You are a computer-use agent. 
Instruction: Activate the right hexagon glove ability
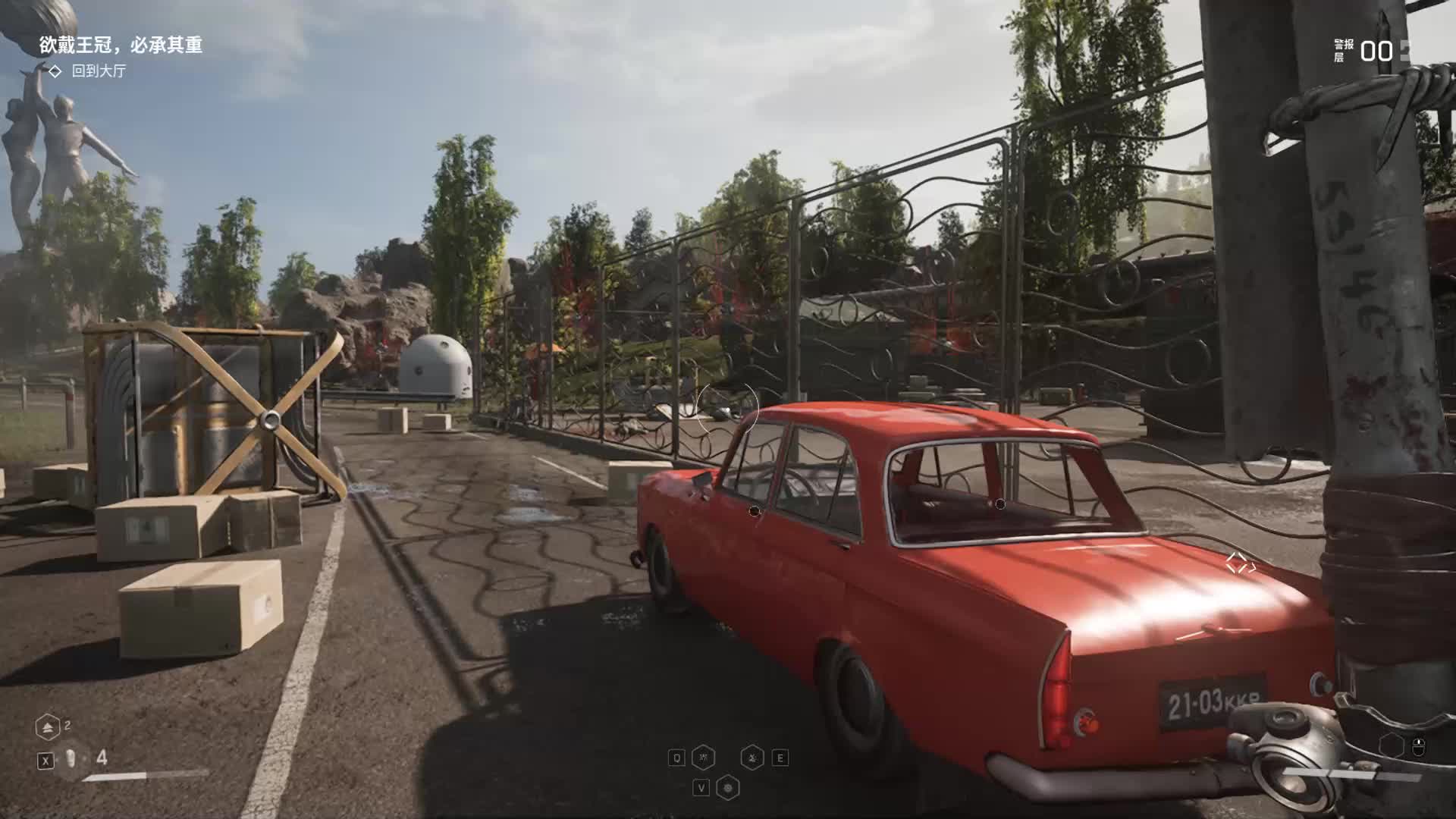(752, 757)
